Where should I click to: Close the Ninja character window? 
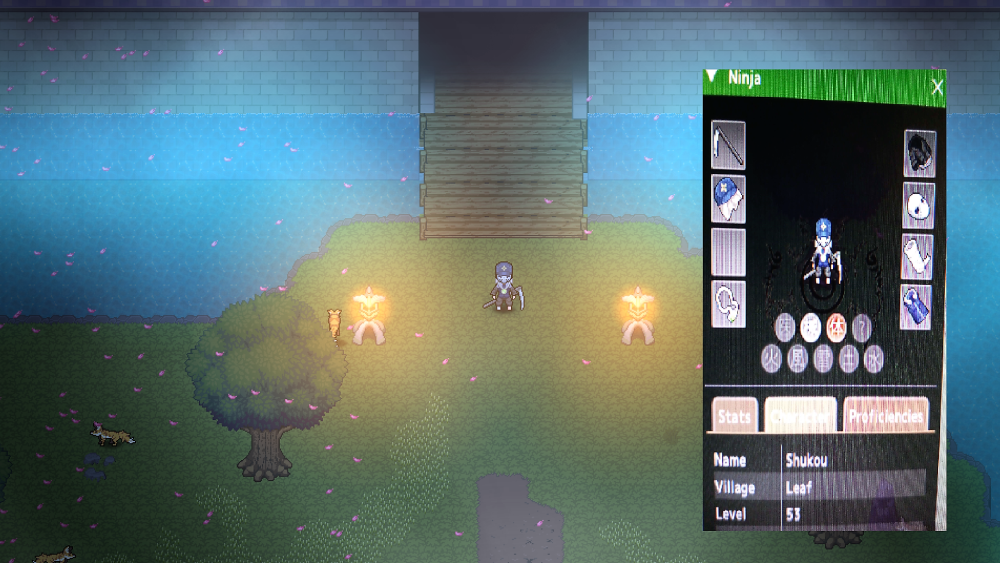click(x=937, y=89)
